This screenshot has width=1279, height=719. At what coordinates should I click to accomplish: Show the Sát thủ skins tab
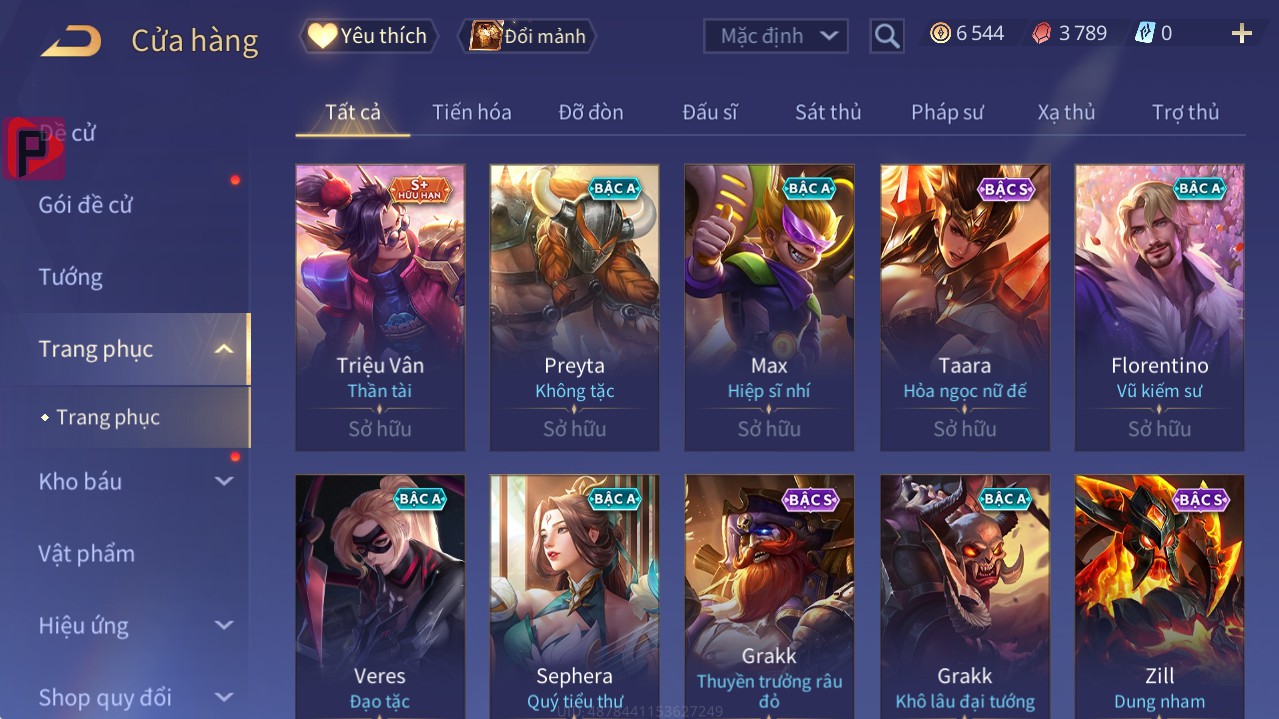(x=828, y=112)
